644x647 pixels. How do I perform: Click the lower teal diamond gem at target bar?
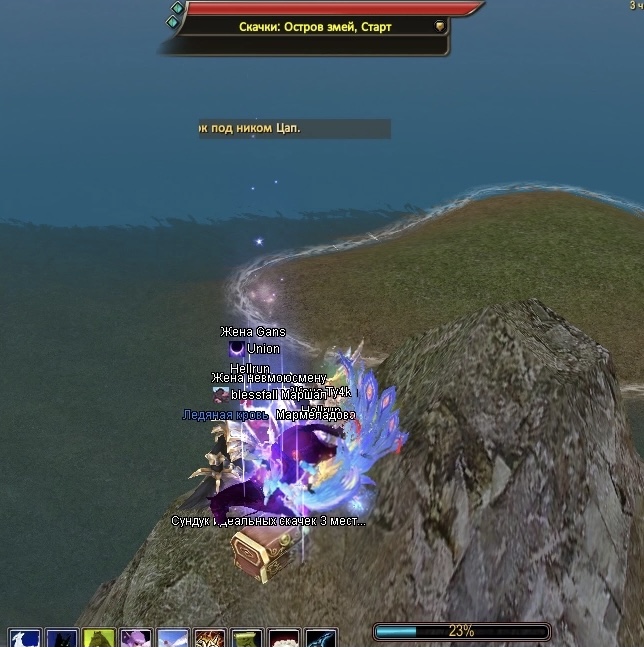point(175,23)
